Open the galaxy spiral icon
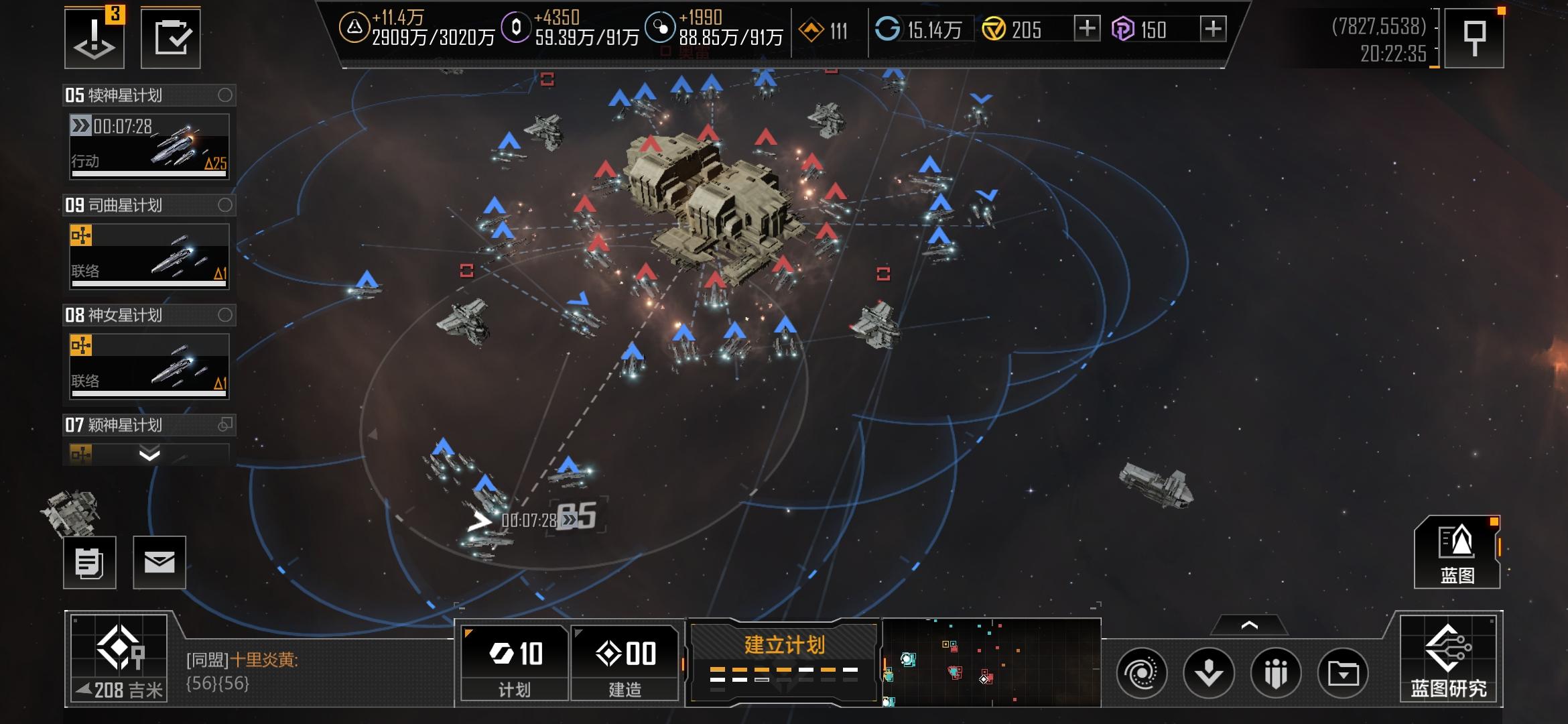Viewport: 1568px width, 724px height. [1142, 672]
